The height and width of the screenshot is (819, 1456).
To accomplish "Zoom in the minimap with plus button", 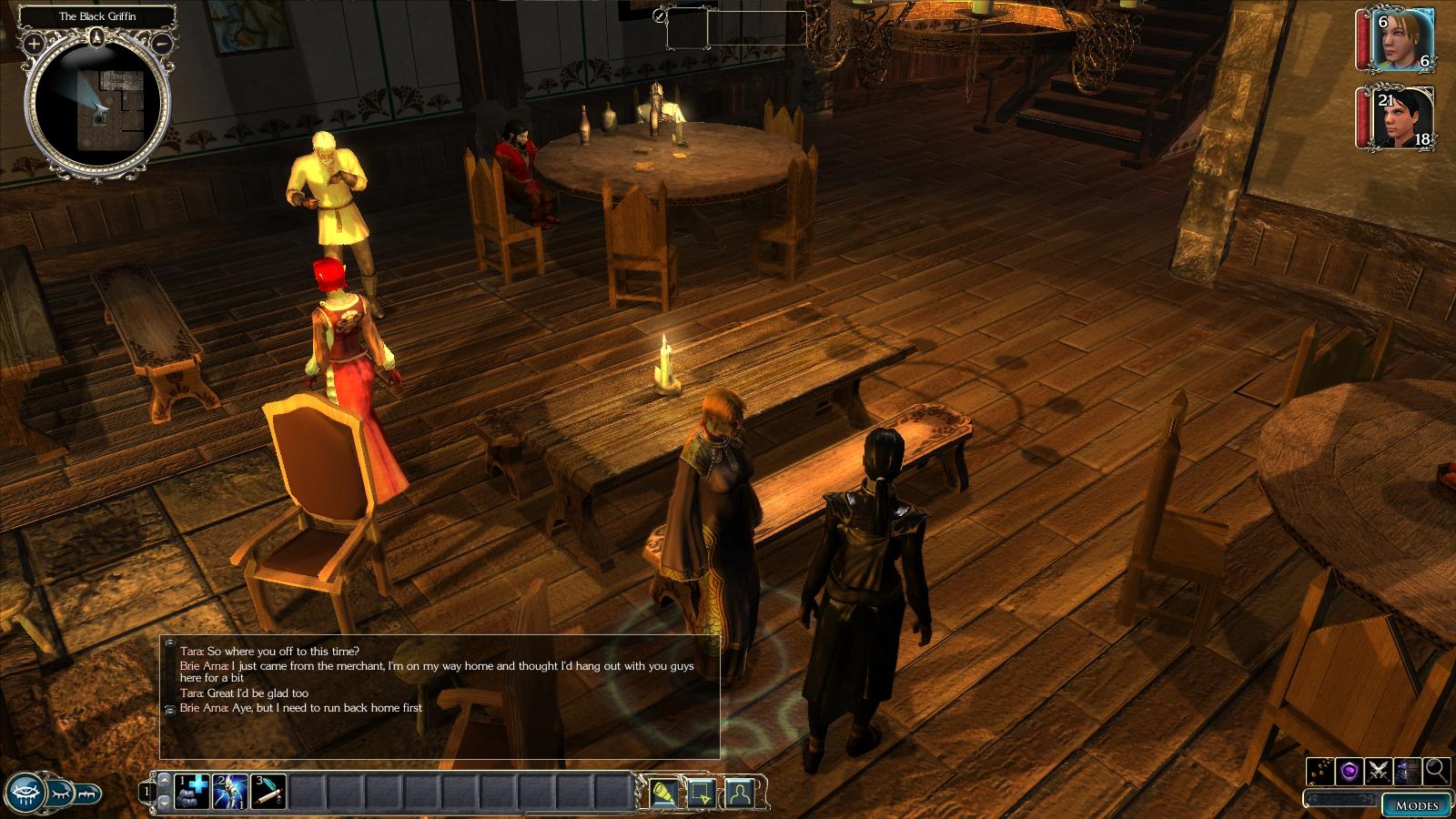I will coord(35,43).
